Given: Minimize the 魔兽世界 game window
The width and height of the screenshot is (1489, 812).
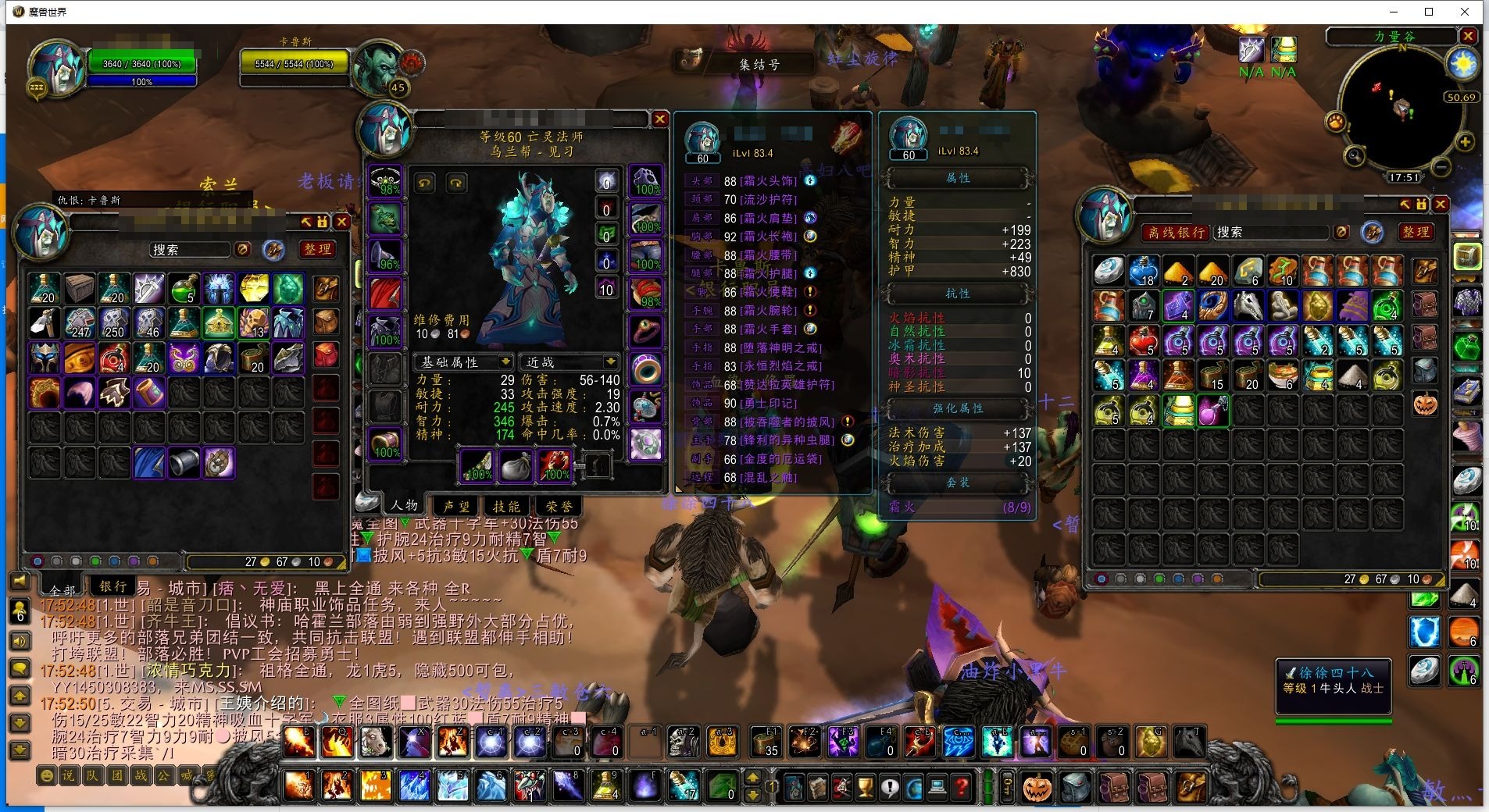Looking at the screenshot, I should click(1394, 12).
